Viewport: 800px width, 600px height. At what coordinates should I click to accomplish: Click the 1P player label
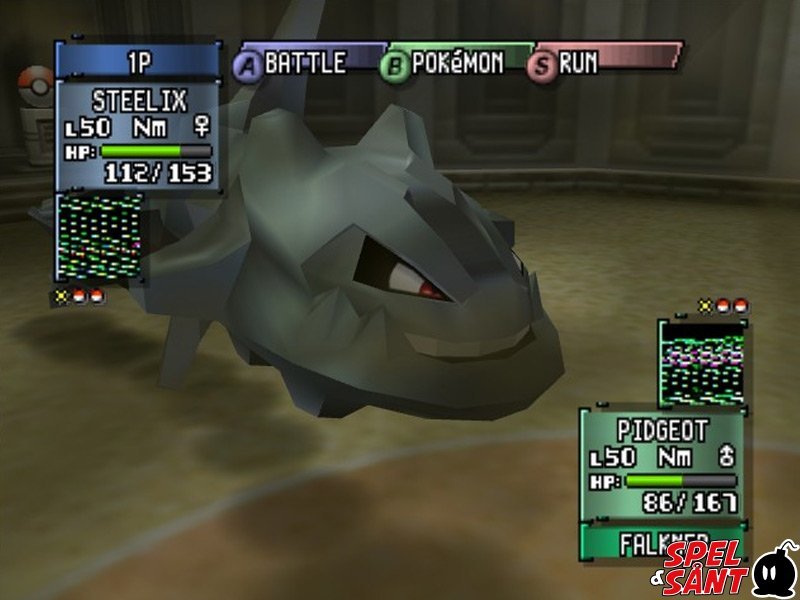click(x=138, y=61)
